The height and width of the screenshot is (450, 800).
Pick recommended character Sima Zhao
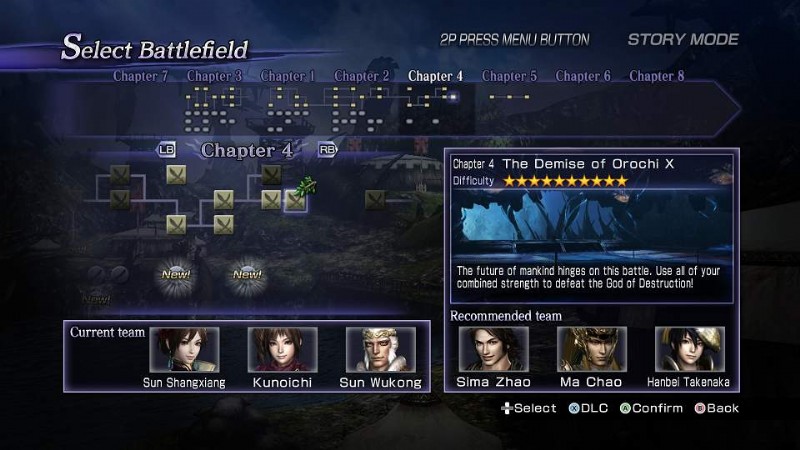[x=493, y=349]
